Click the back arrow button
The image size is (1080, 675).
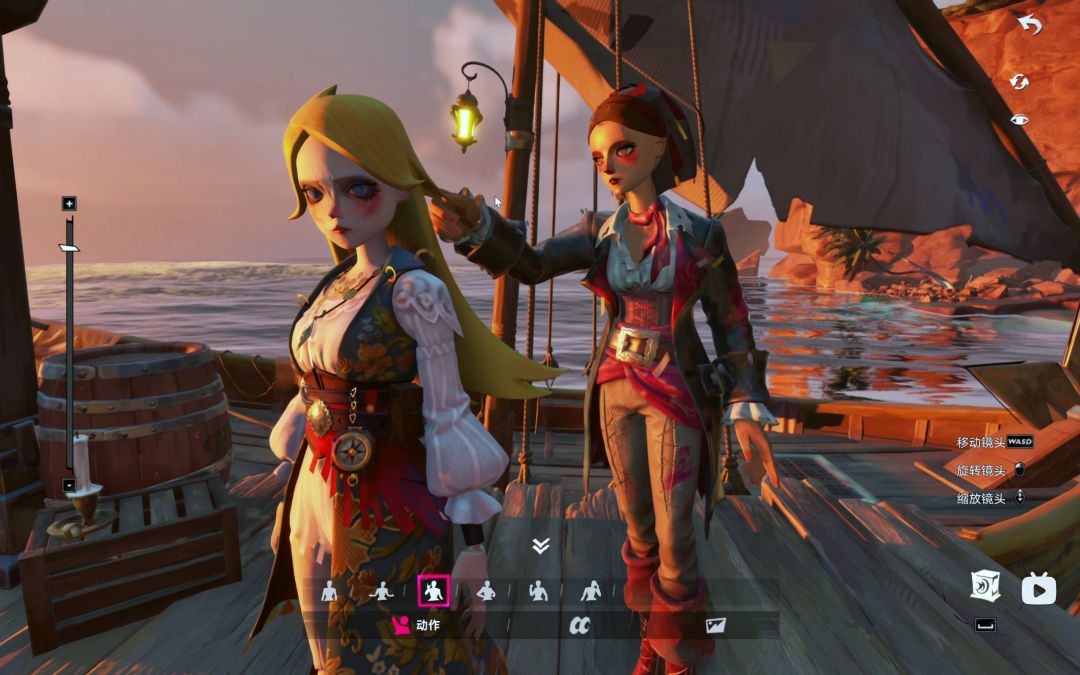pos(1029,24)
